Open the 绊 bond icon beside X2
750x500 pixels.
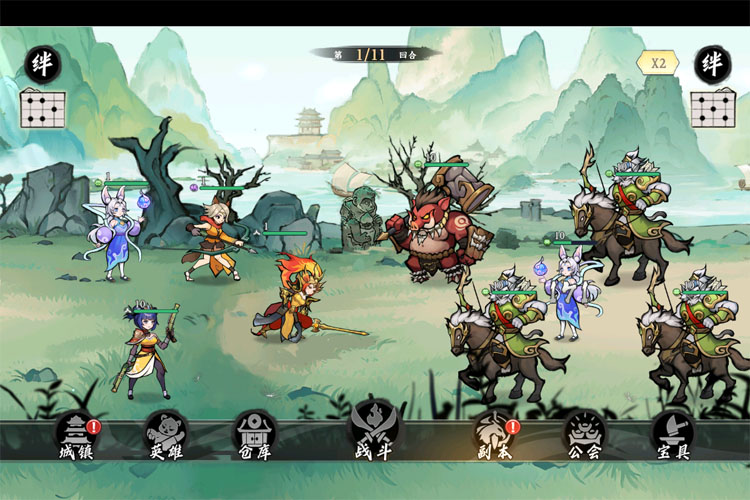click(x=713, y=64)
